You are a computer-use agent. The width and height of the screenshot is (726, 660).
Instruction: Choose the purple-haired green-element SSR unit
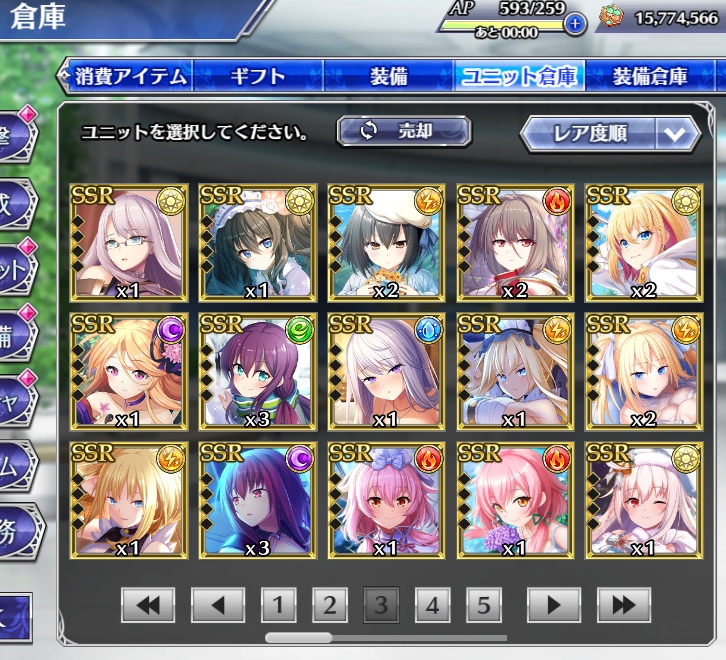[258, 370]
